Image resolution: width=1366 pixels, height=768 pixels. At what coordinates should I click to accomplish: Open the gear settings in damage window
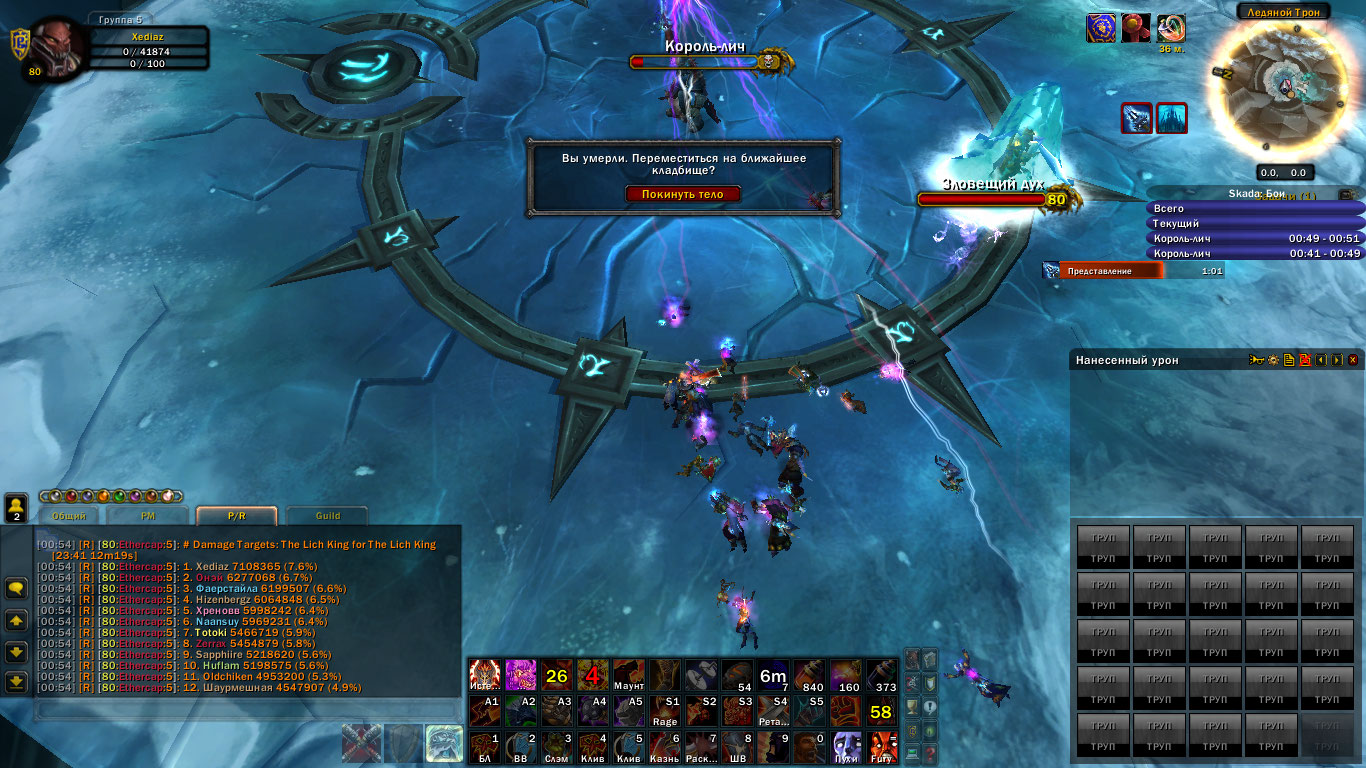pos(1273,360)
